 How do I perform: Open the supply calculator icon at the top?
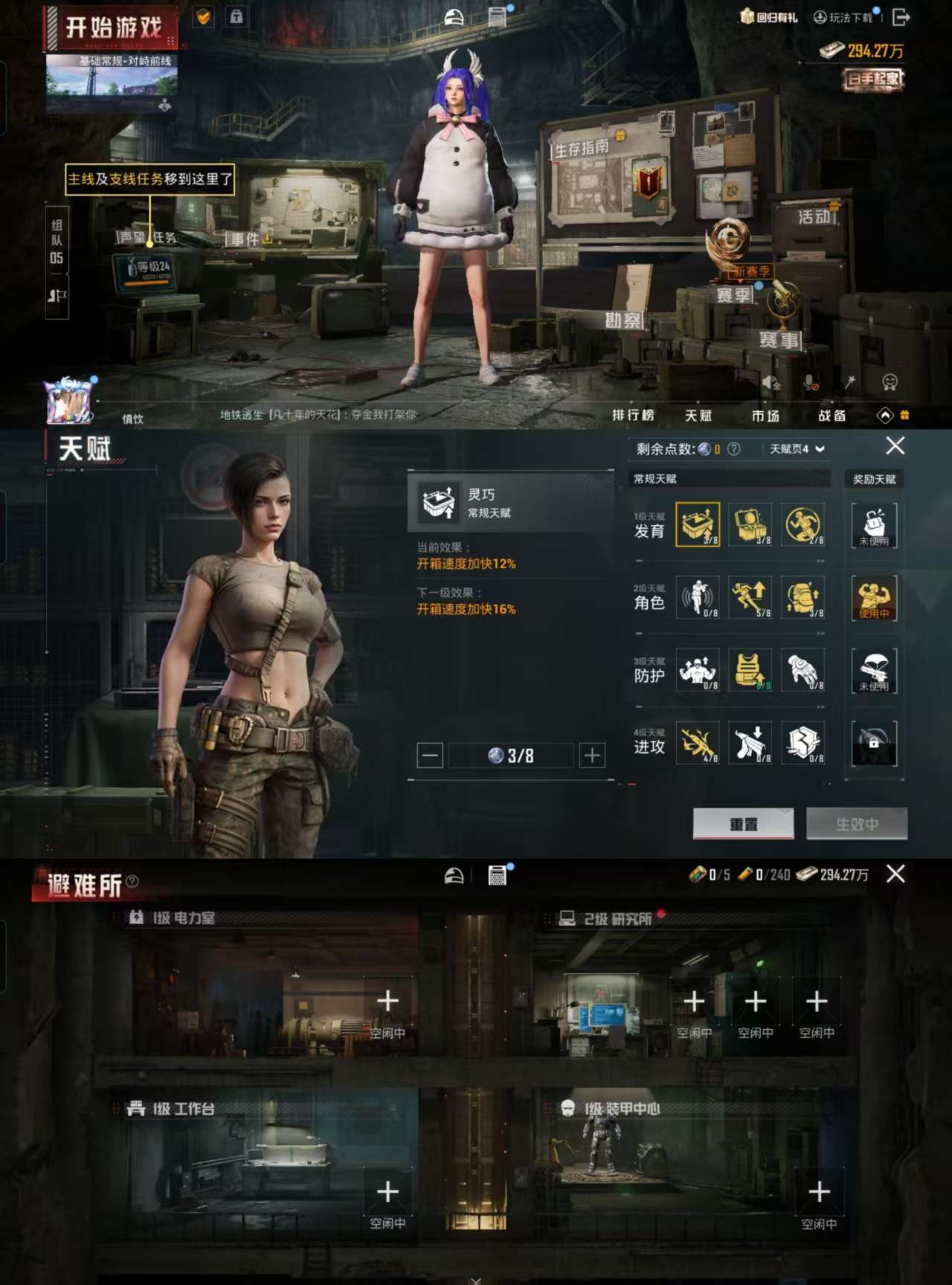(495, 15)
